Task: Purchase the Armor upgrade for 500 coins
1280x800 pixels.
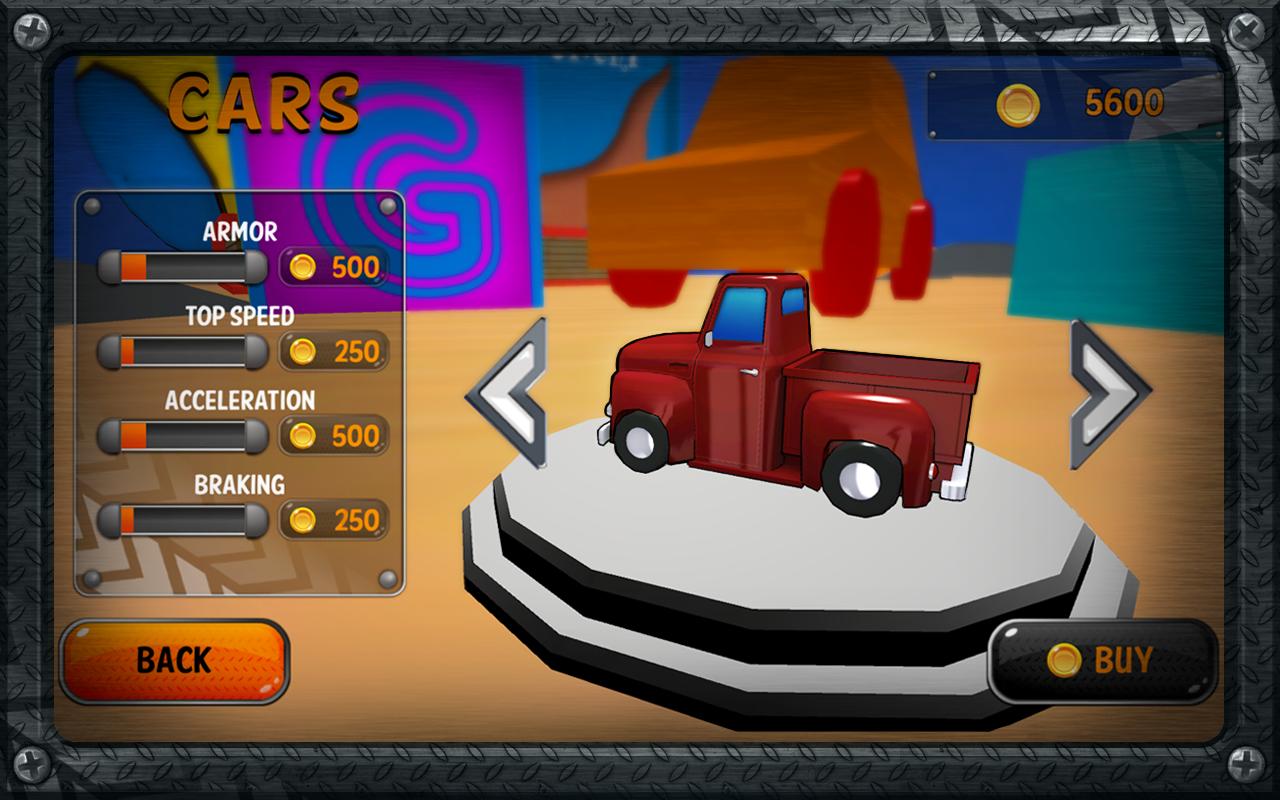Action: 334,267
